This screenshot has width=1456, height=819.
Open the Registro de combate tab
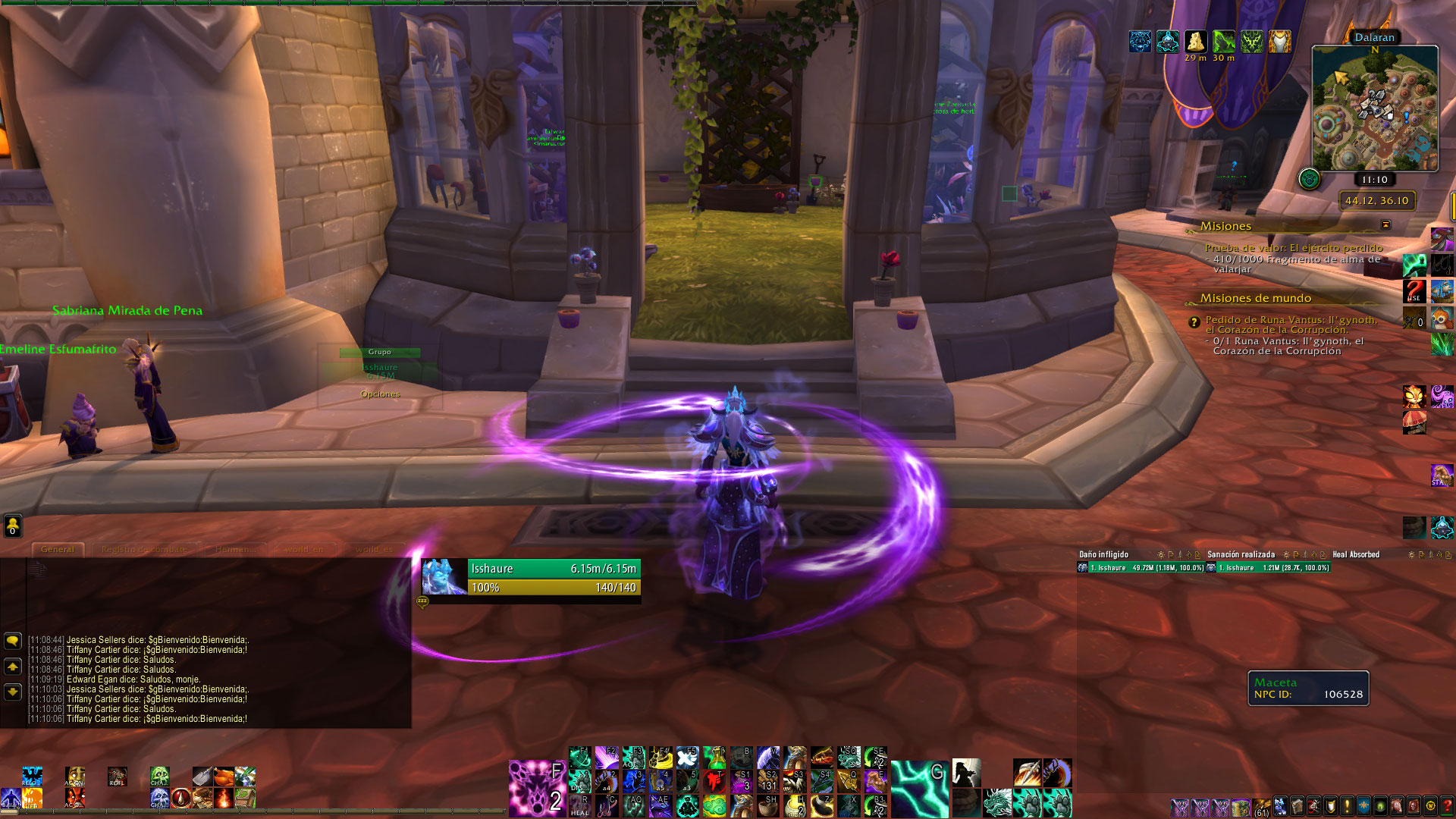pyautogui.click(x=144, y=549)
